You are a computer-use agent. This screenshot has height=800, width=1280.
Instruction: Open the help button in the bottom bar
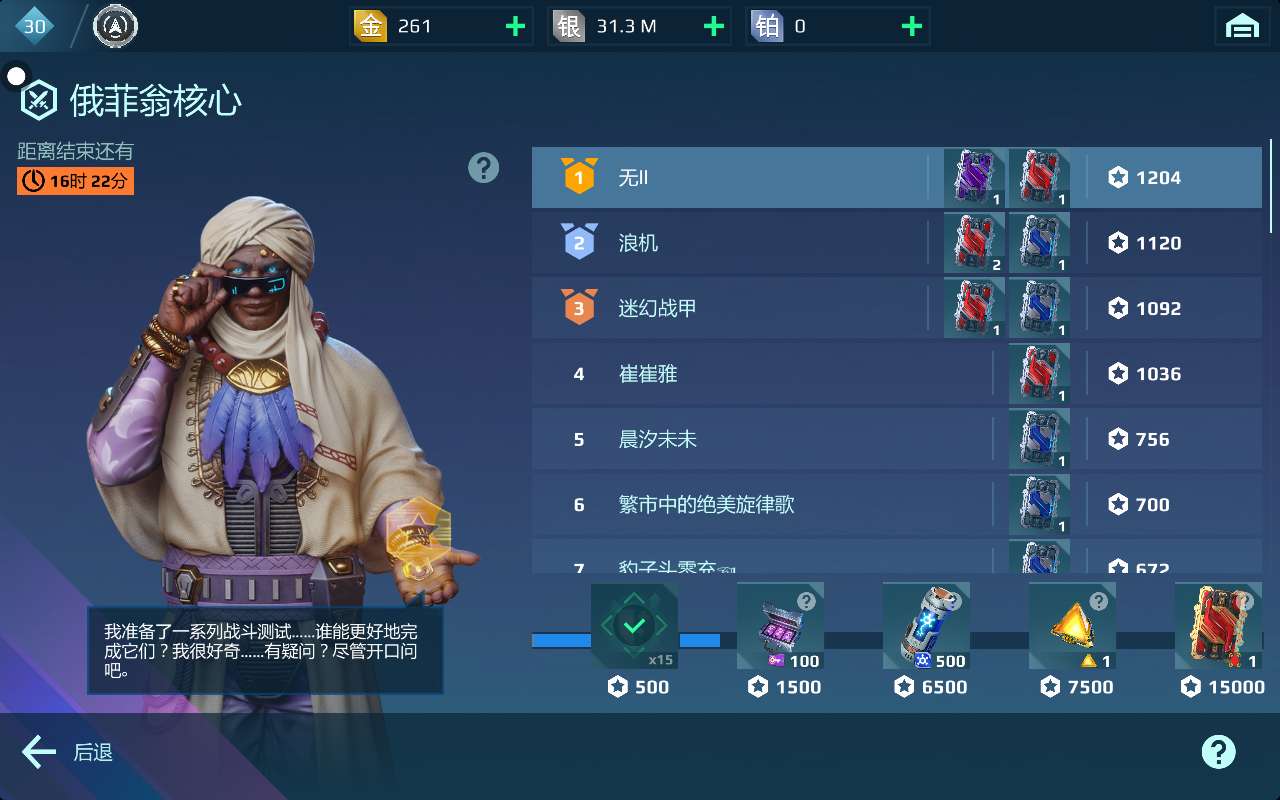coord(1218,752)
